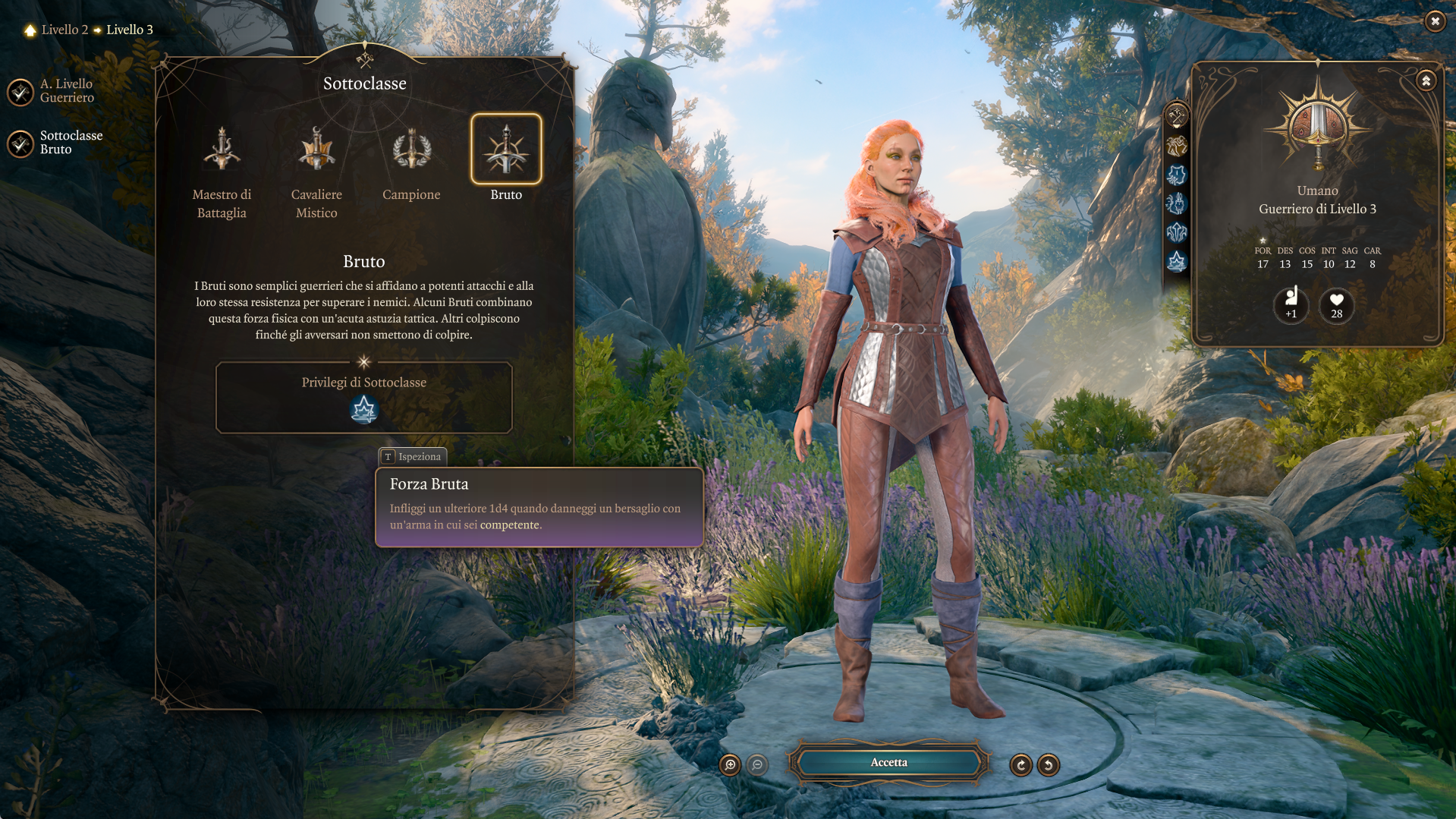
Task: Accept the level-up with Accetta button
Action: tap(888, 763)
